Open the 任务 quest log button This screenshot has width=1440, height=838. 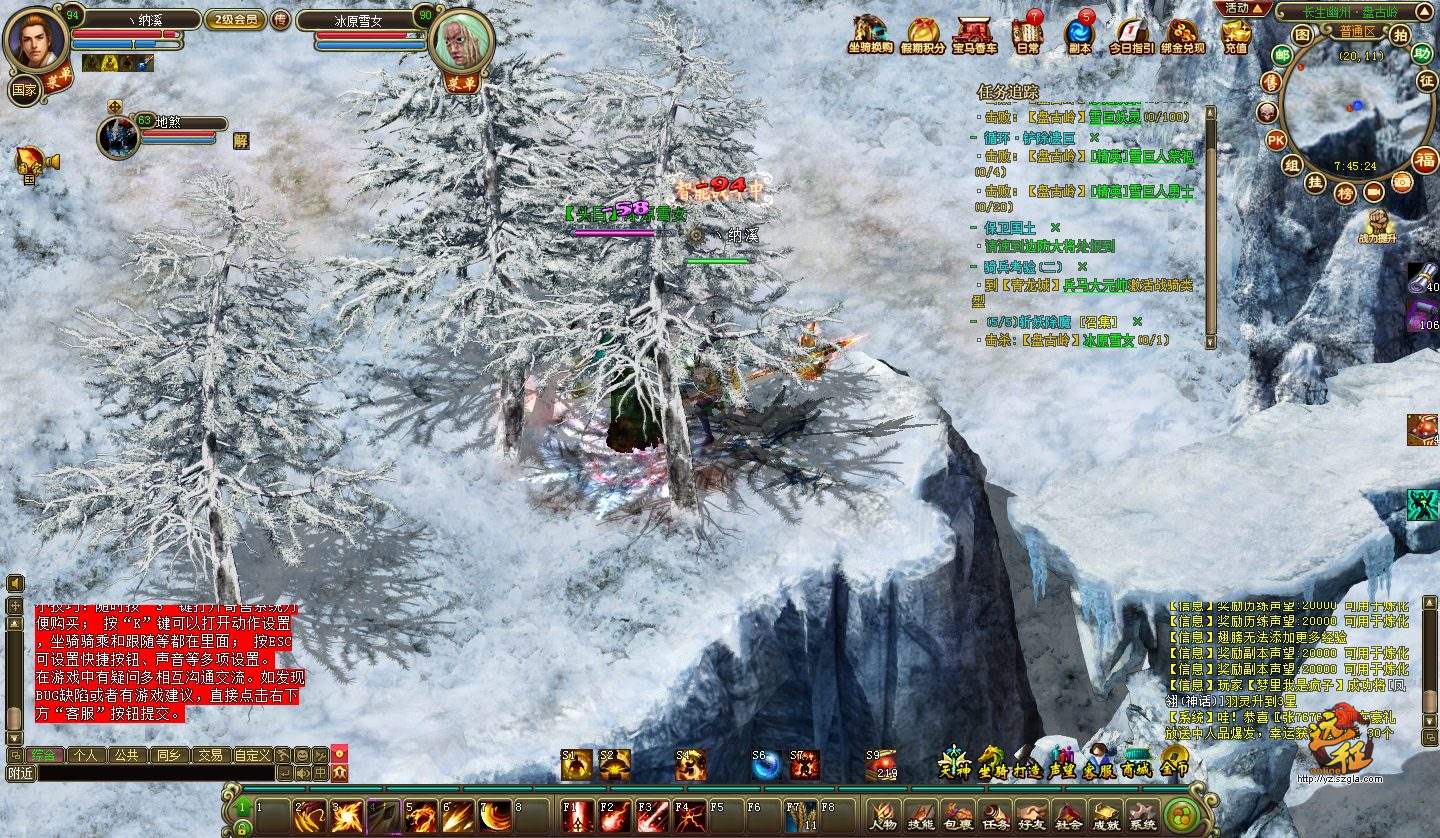(x=994, y=816)
